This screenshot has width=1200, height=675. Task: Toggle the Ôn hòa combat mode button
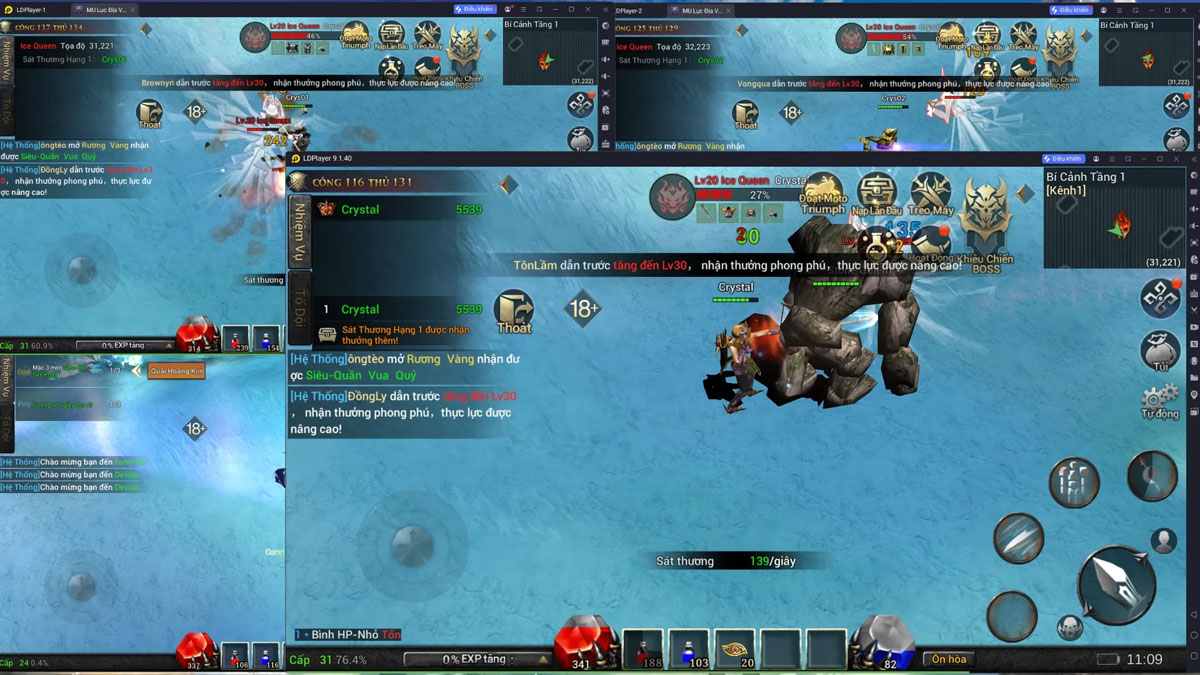pyautogui.click(x=949, y=659)
